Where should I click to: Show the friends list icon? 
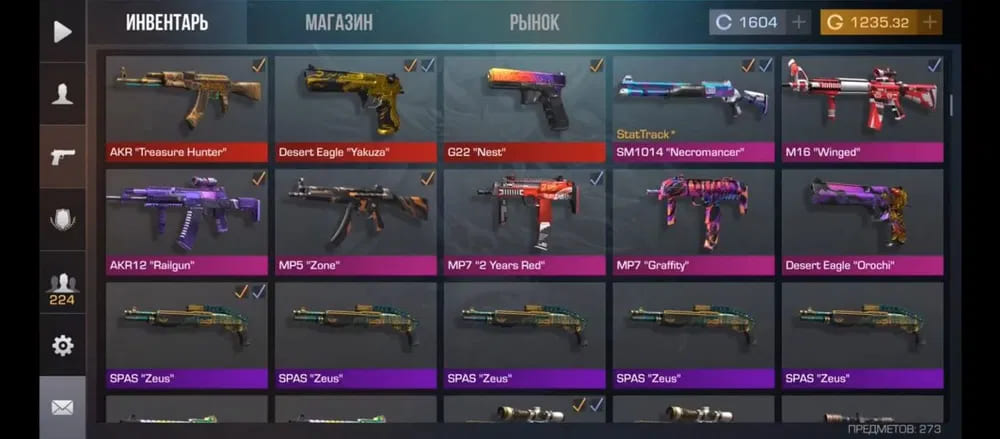(62, 286)
